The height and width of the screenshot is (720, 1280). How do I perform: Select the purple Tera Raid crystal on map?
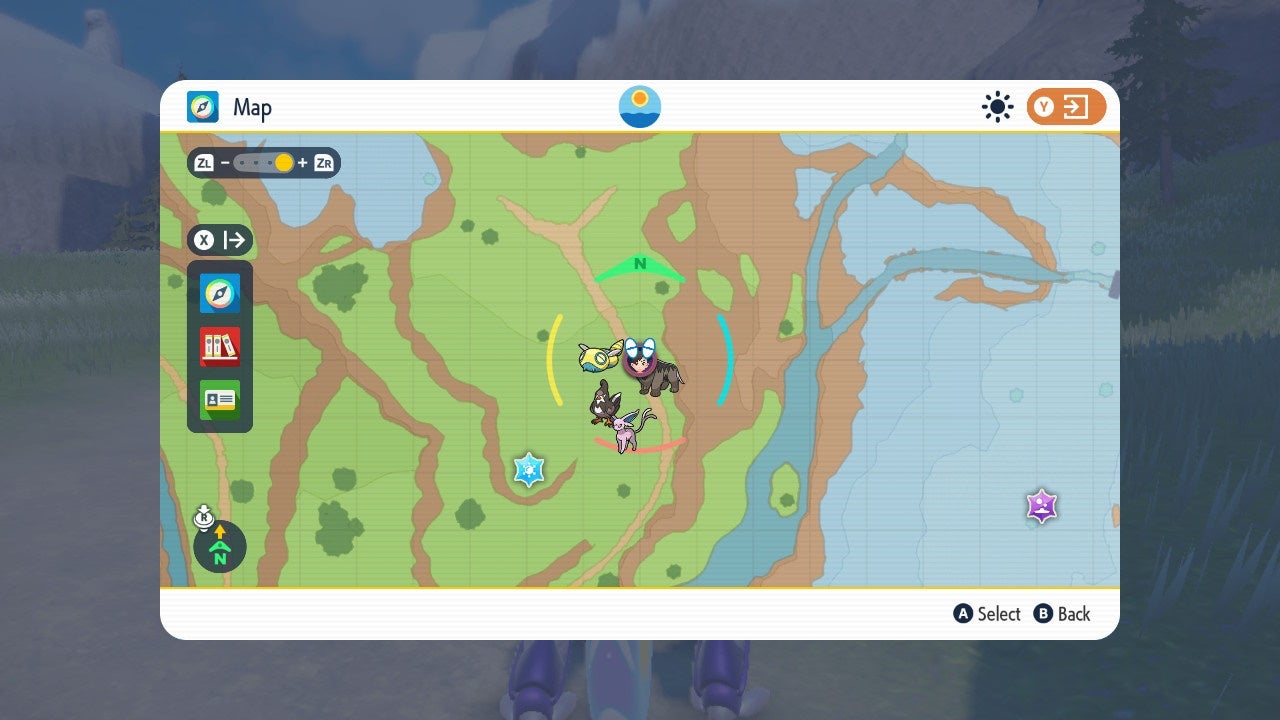[x=1042, y=506]
